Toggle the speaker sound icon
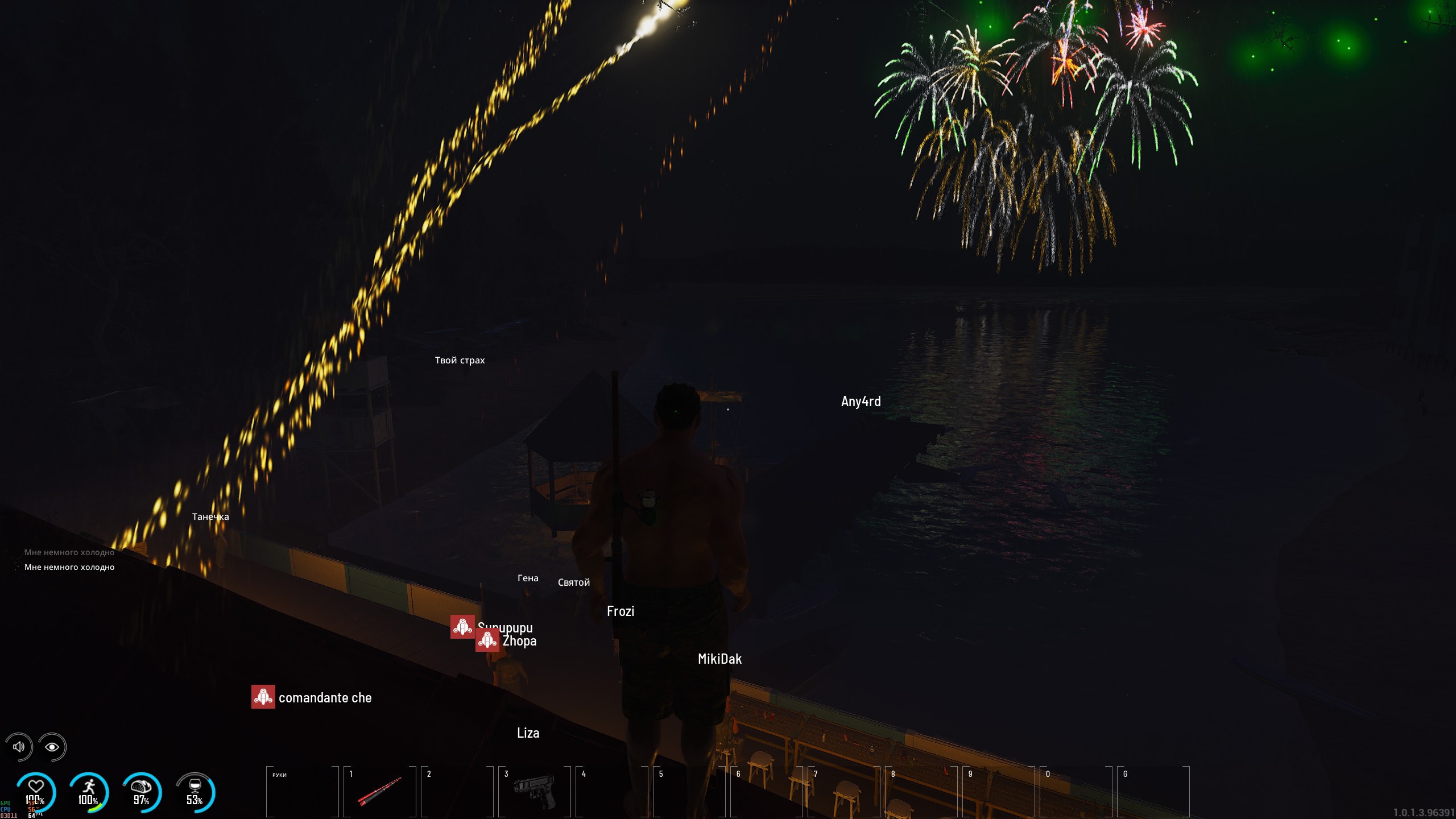This screenshot has height=819, width=1456. click(19, 747)
